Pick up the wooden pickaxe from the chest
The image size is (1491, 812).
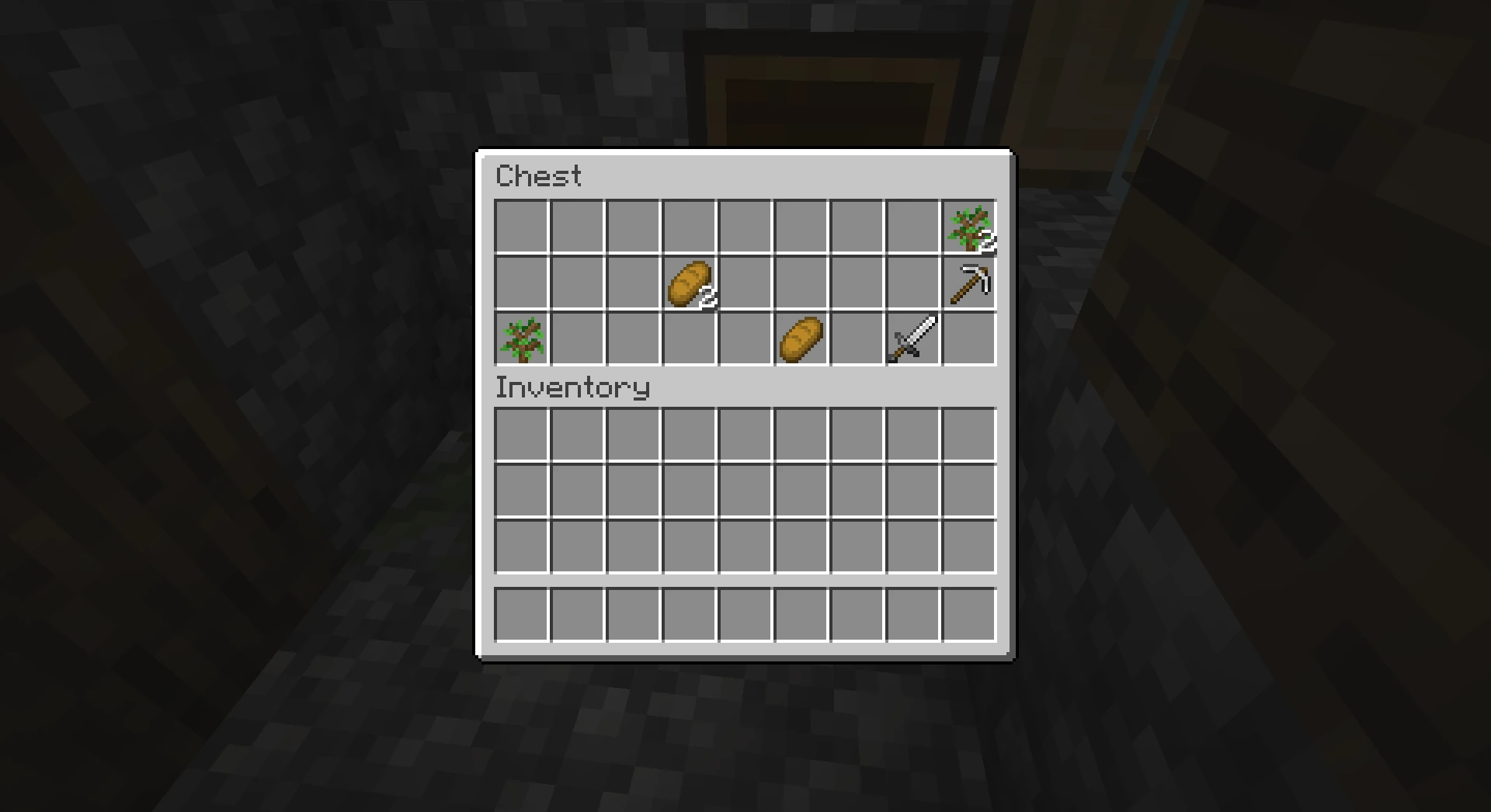tap(968, 281)
